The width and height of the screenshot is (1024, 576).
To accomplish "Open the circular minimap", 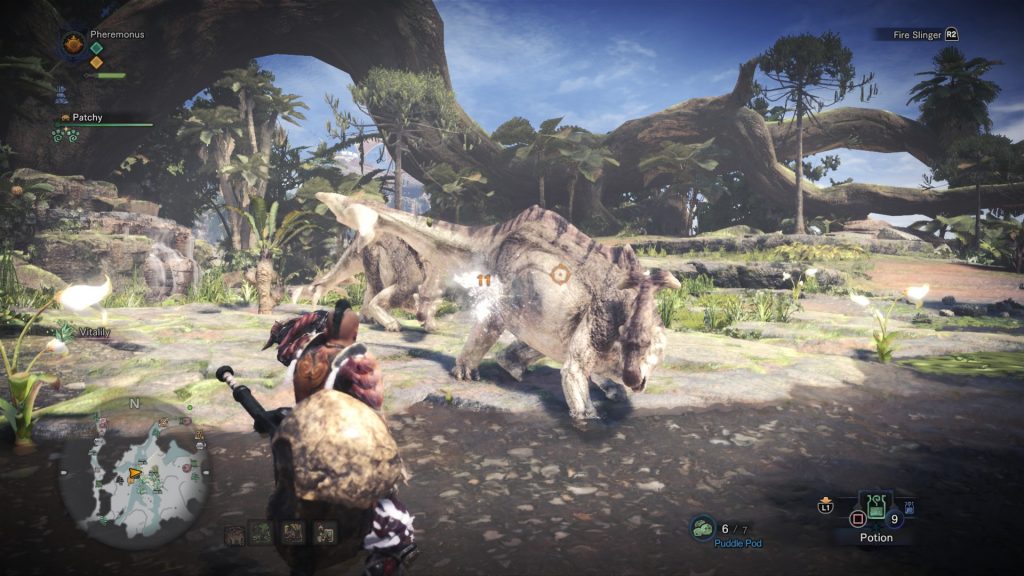I will pyautogui.click(x=134, y=473).
